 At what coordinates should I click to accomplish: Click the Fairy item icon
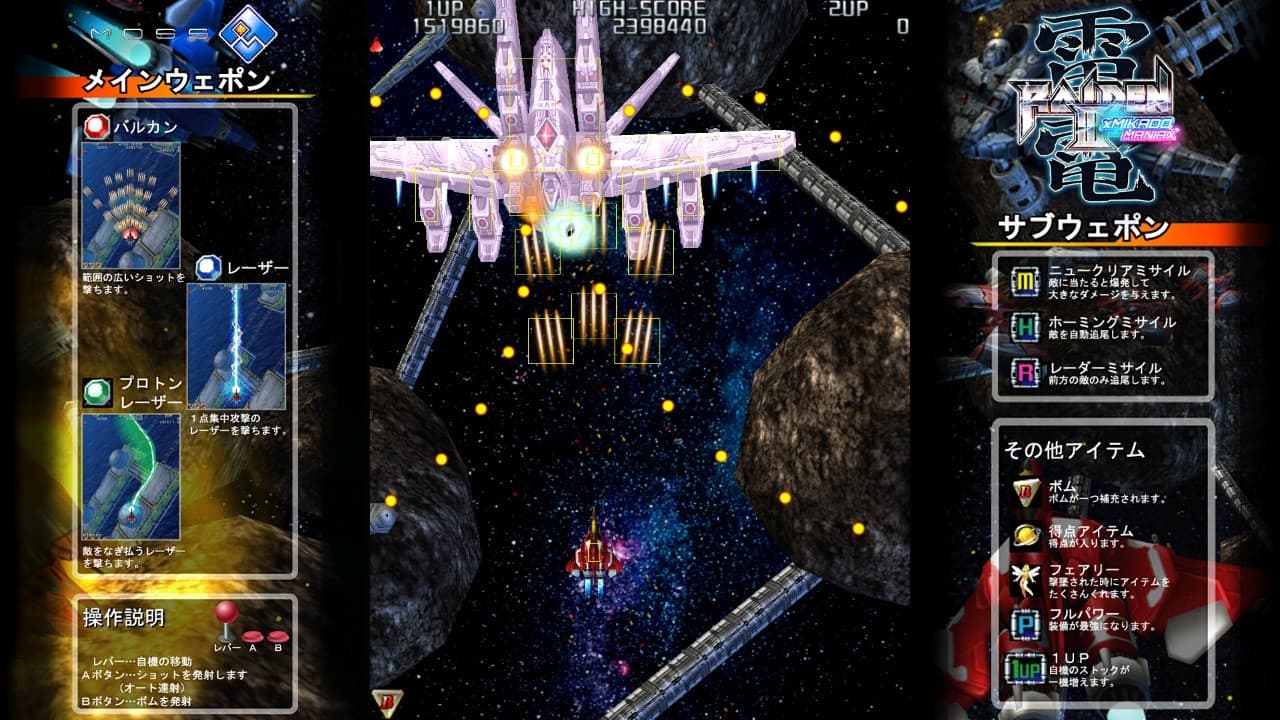coord(1026,578)
